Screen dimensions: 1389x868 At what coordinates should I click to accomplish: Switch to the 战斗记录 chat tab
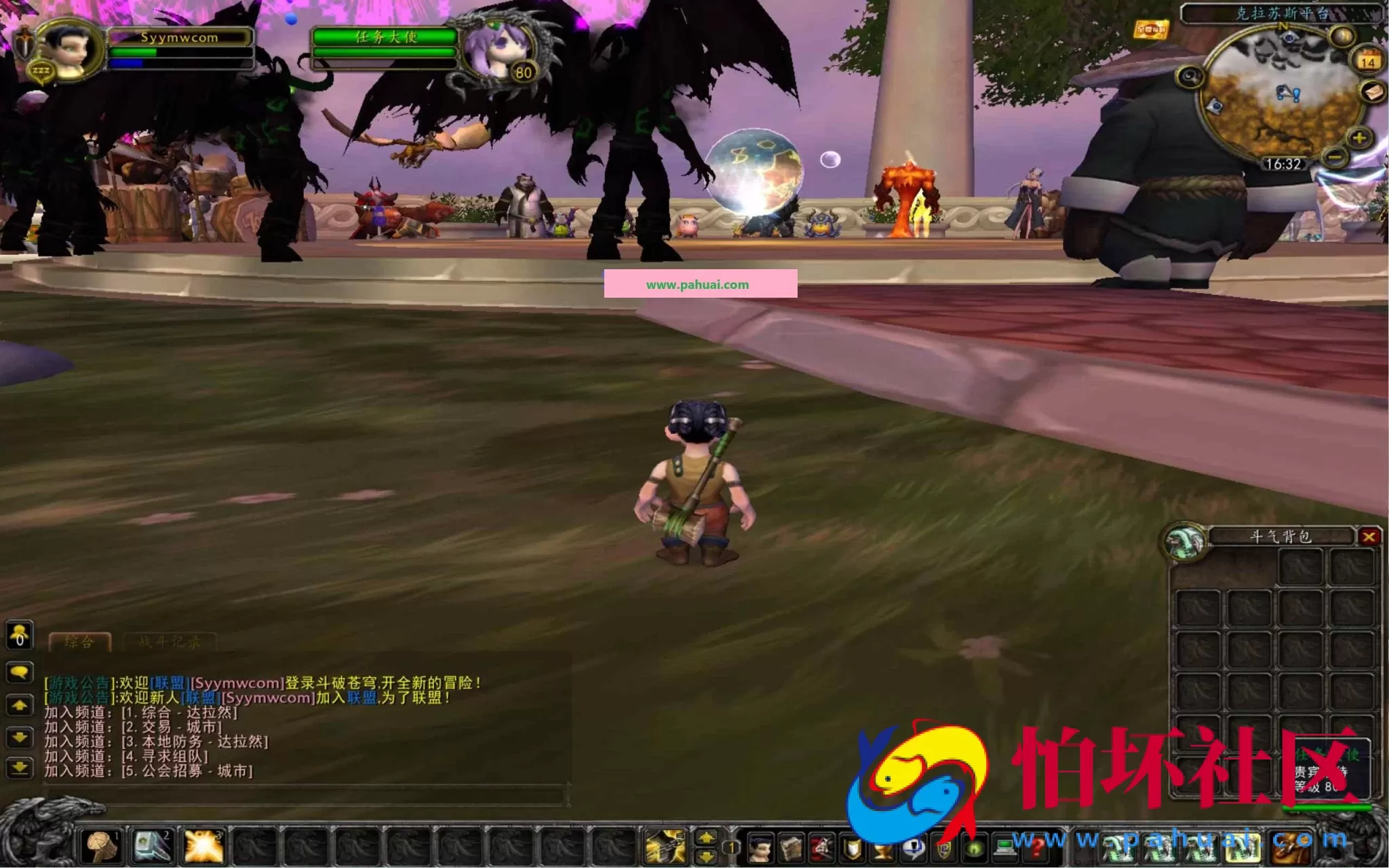[x=170, y=642]
